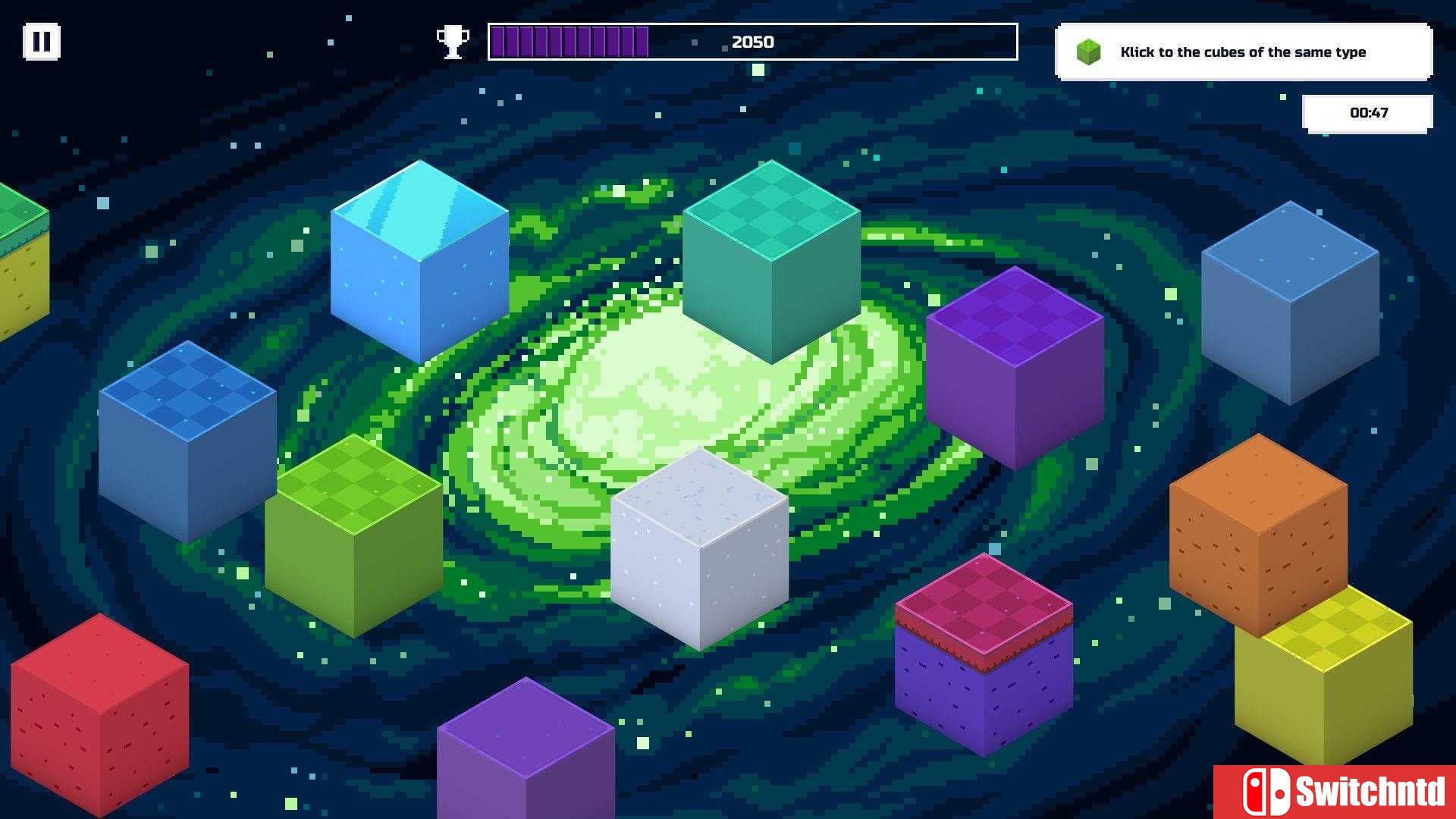Click the score value 2050
The width and height of the screenshot is (1456, 819).
(x=752, y=42)
